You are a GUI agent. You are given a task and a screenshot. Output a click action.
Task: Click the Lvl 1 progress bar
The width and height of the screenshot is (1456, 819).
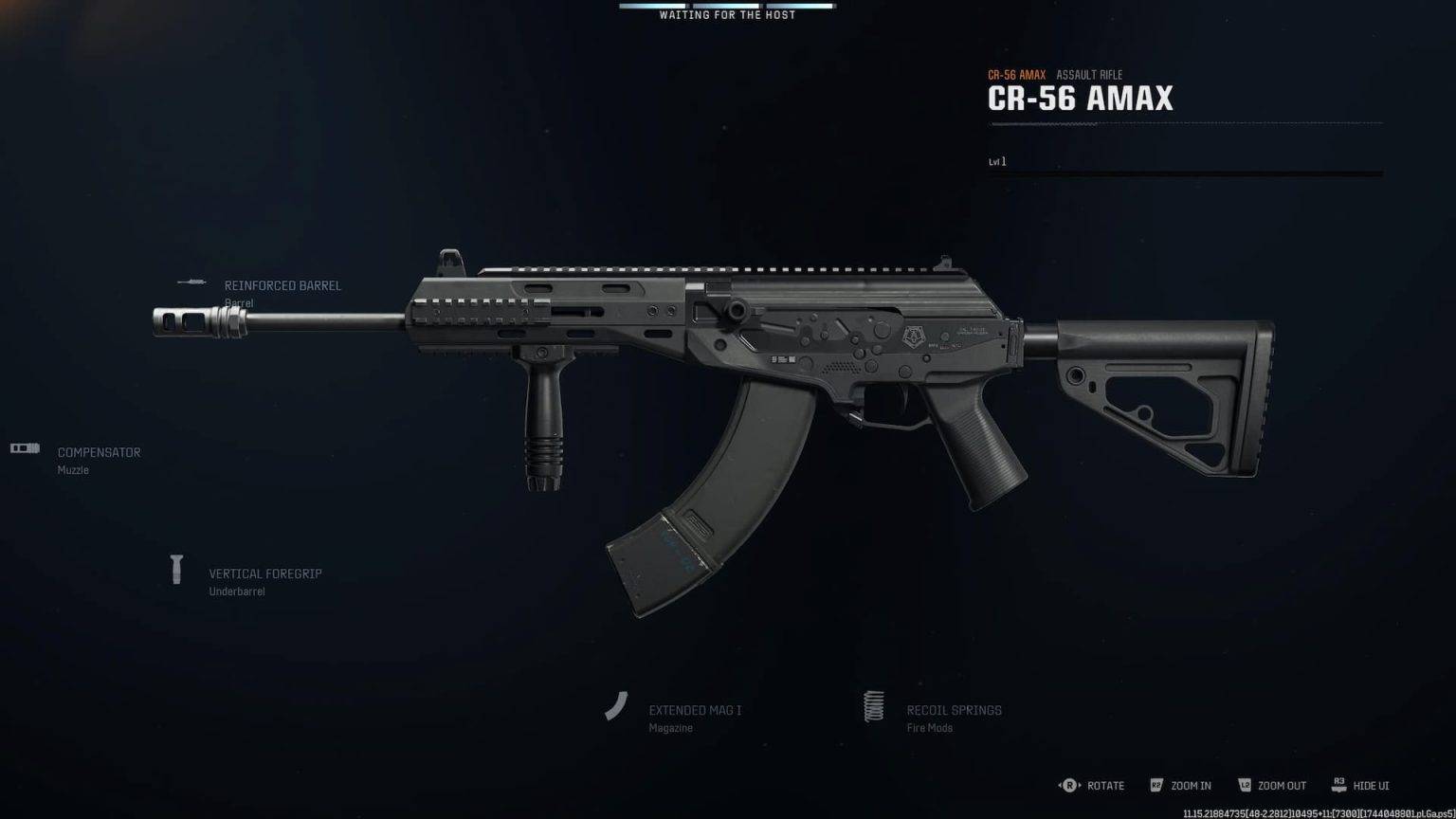pos(1185,173)
